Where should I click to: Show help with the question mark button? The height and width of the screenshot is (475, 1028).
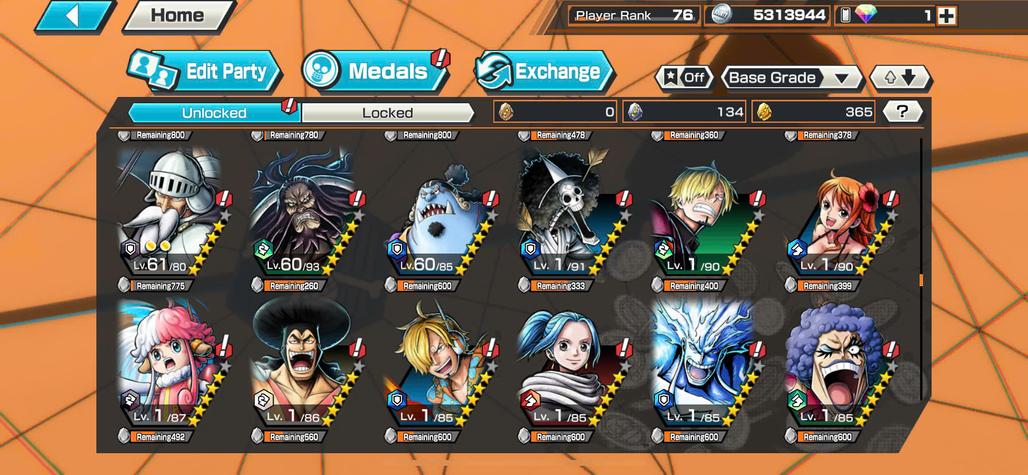[x=904, y=112]
